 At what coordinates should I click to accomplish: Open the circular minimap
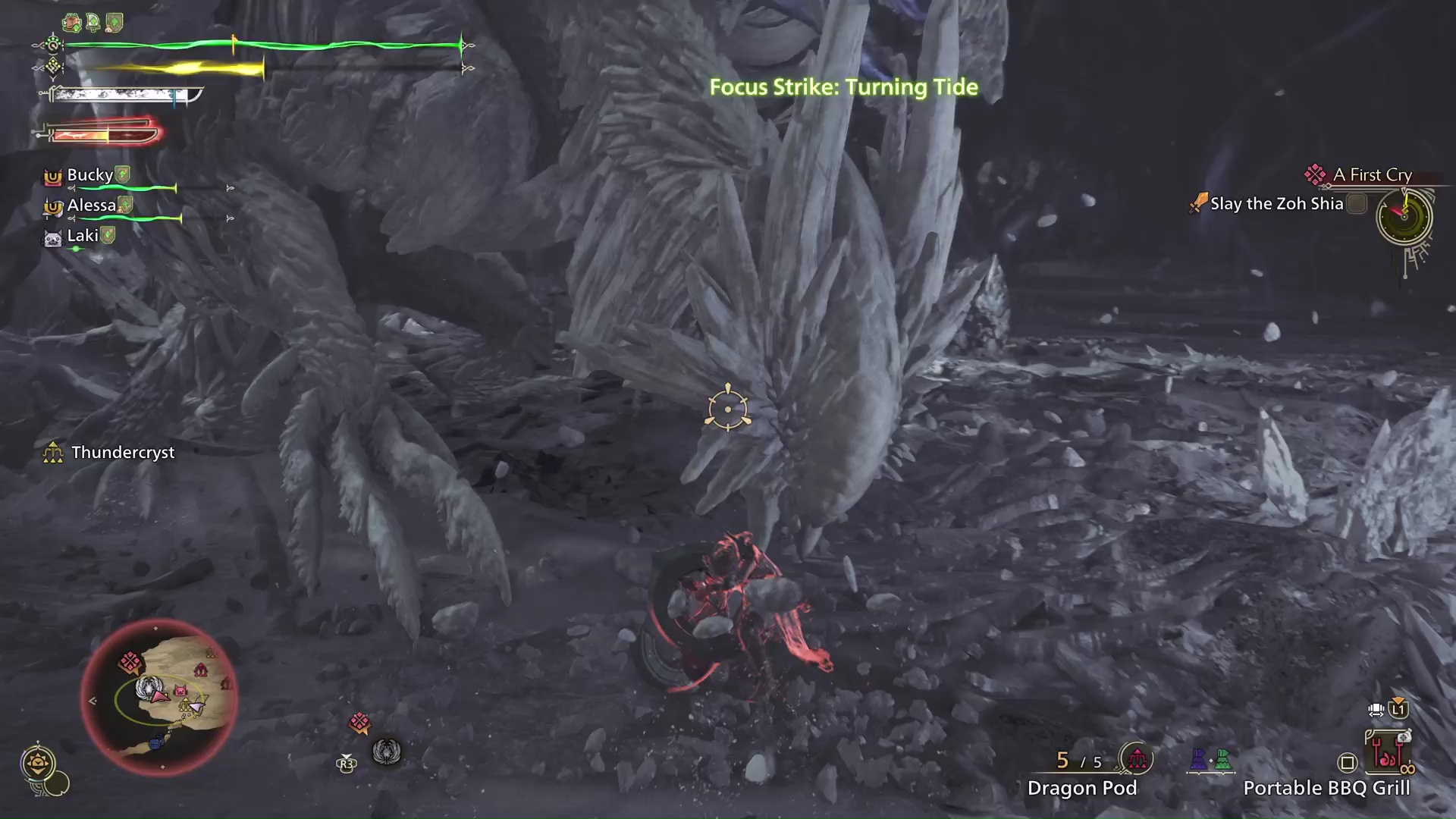tap(159, 696)
